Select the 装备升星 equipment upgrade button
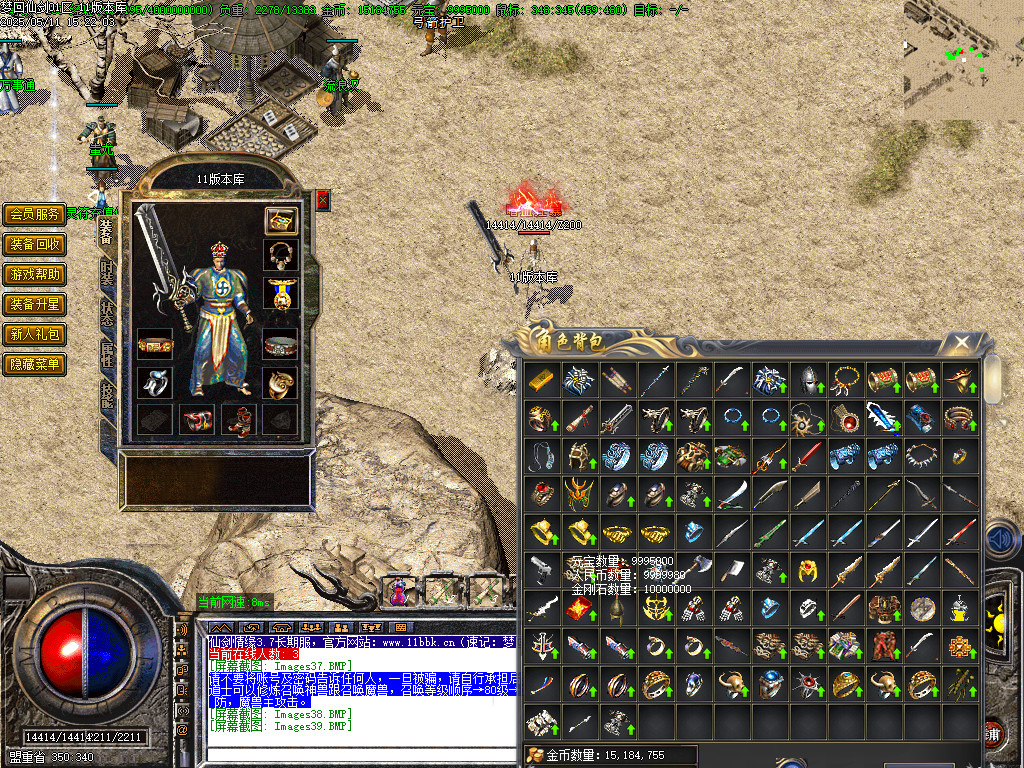Image resolution: width=1024 pixels, height=768 pixels. pos(35,304)
